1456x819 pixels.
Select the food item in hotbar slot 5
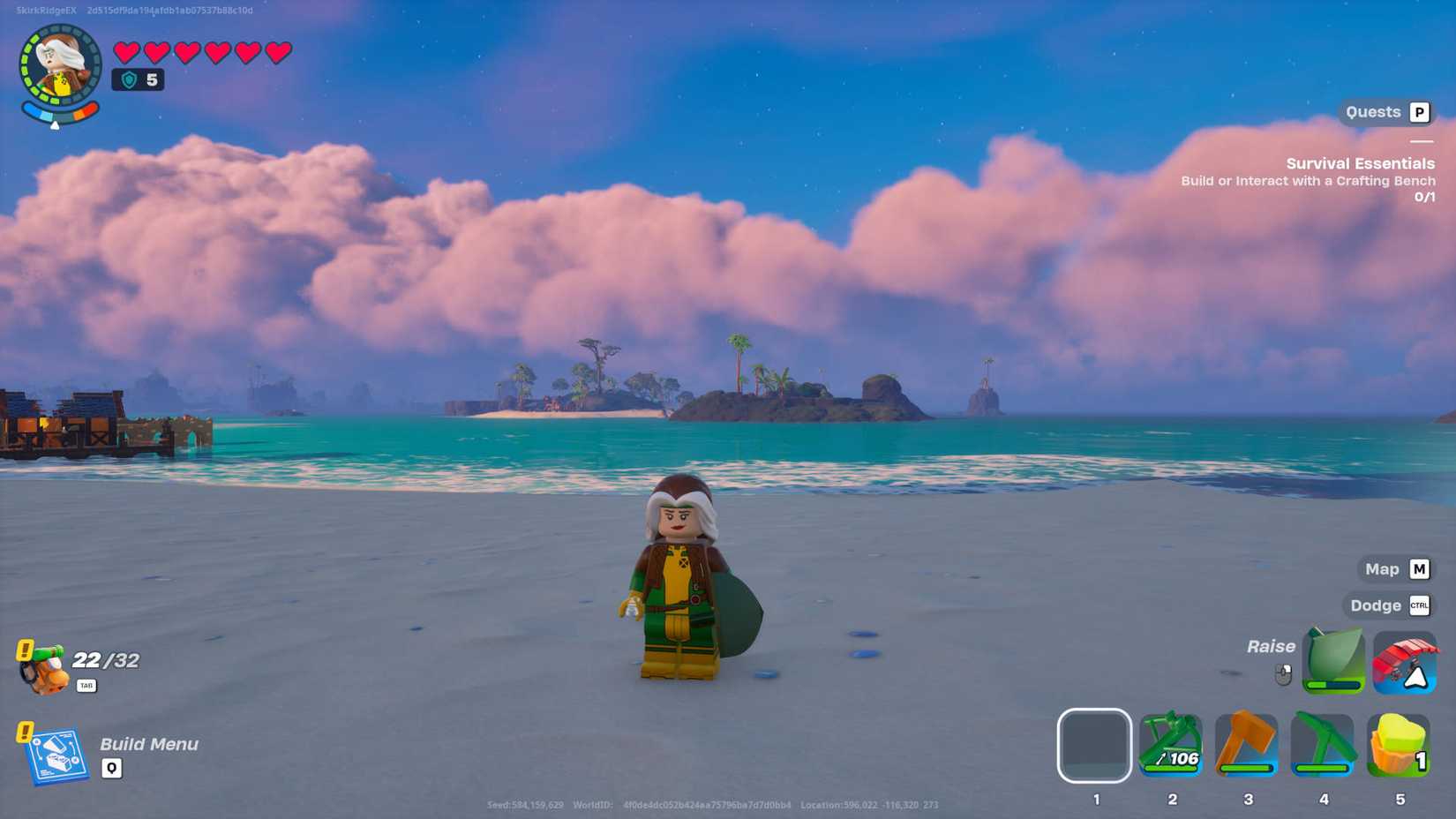tap(1400, 746)
